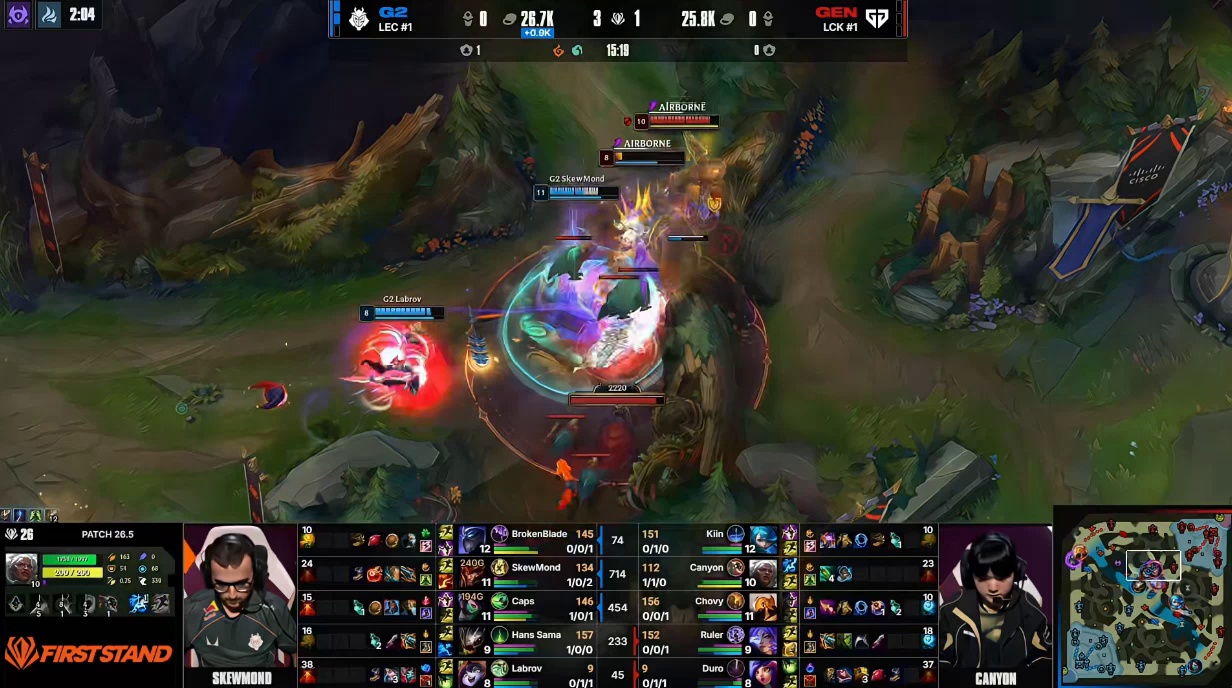Click the G2 team logo in top bar
The image size is (1232, 688).
[359, 18]
